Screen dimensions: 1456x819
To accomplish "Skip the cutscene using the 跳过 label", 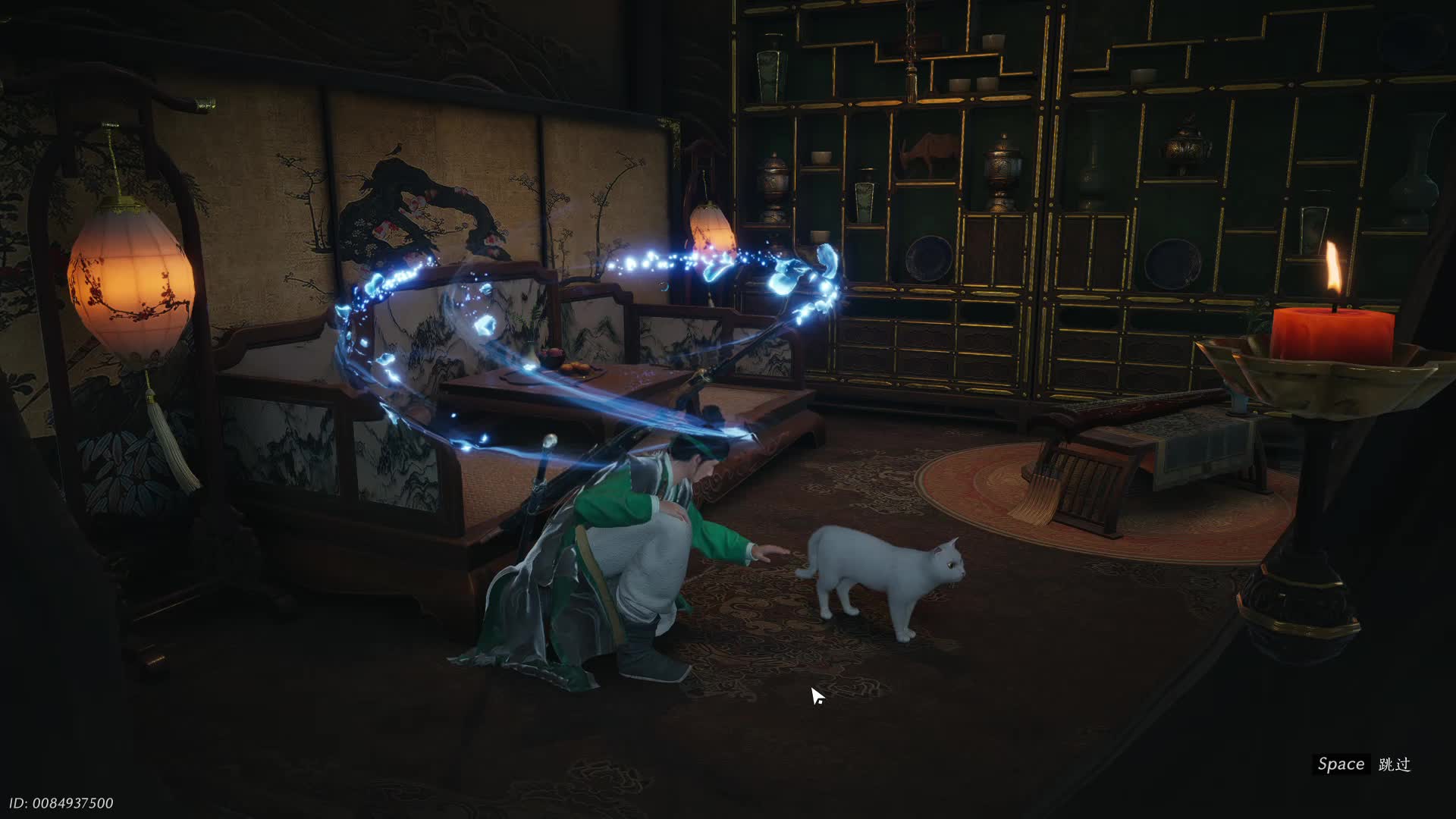I will point(1394,764).
